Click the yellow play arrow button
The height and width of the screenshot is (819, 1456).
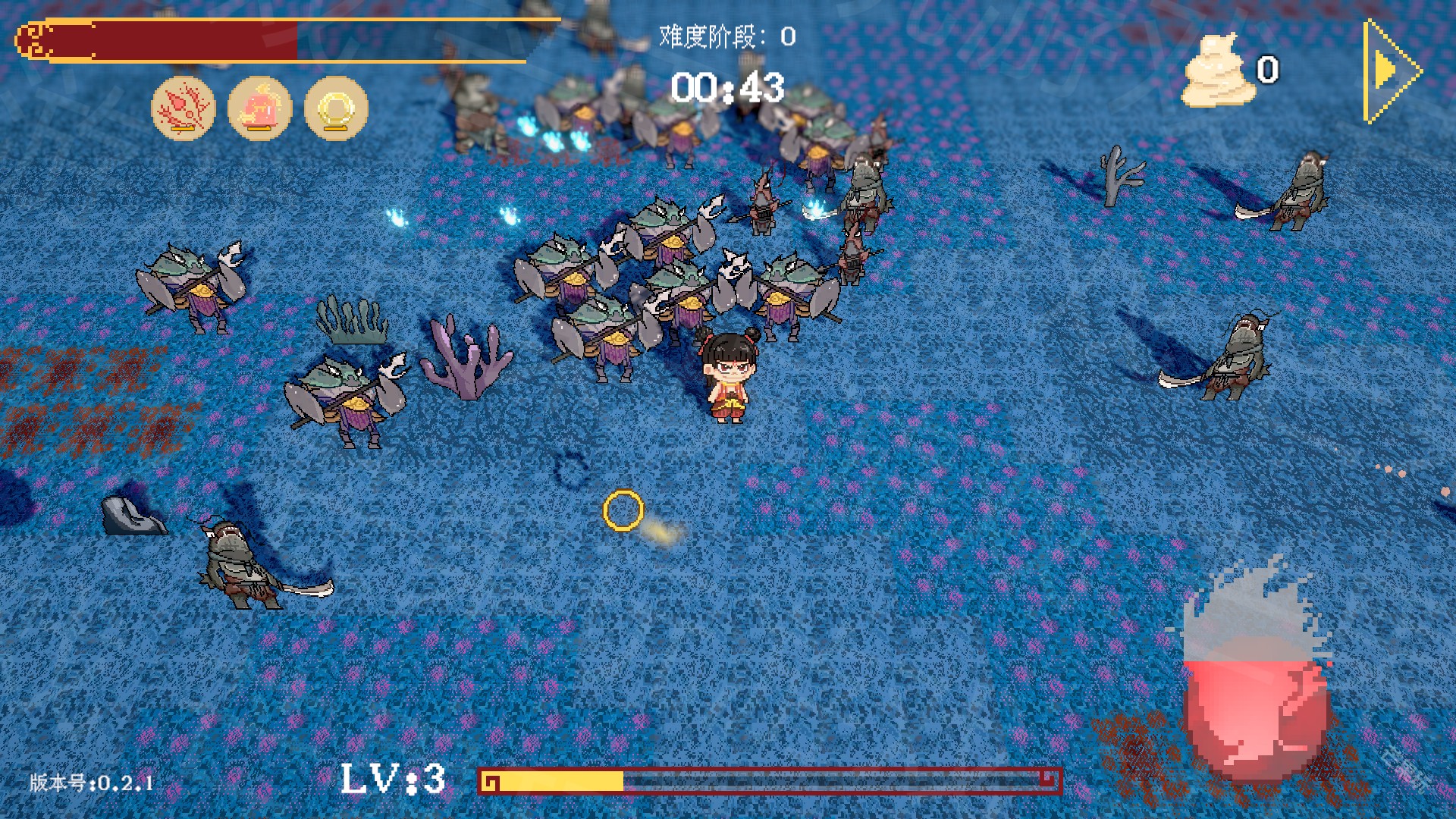[x=1389, y=71]
